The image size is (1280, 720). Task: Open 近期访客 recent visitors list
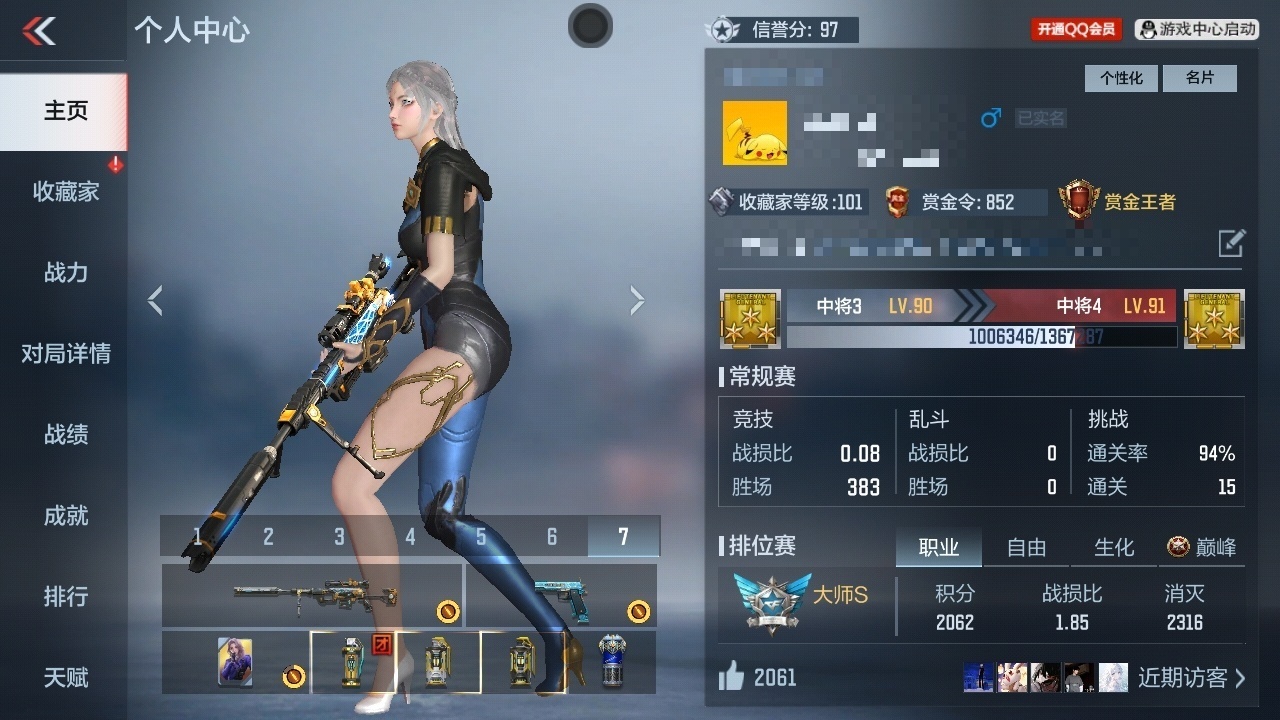coord(1191,678)
